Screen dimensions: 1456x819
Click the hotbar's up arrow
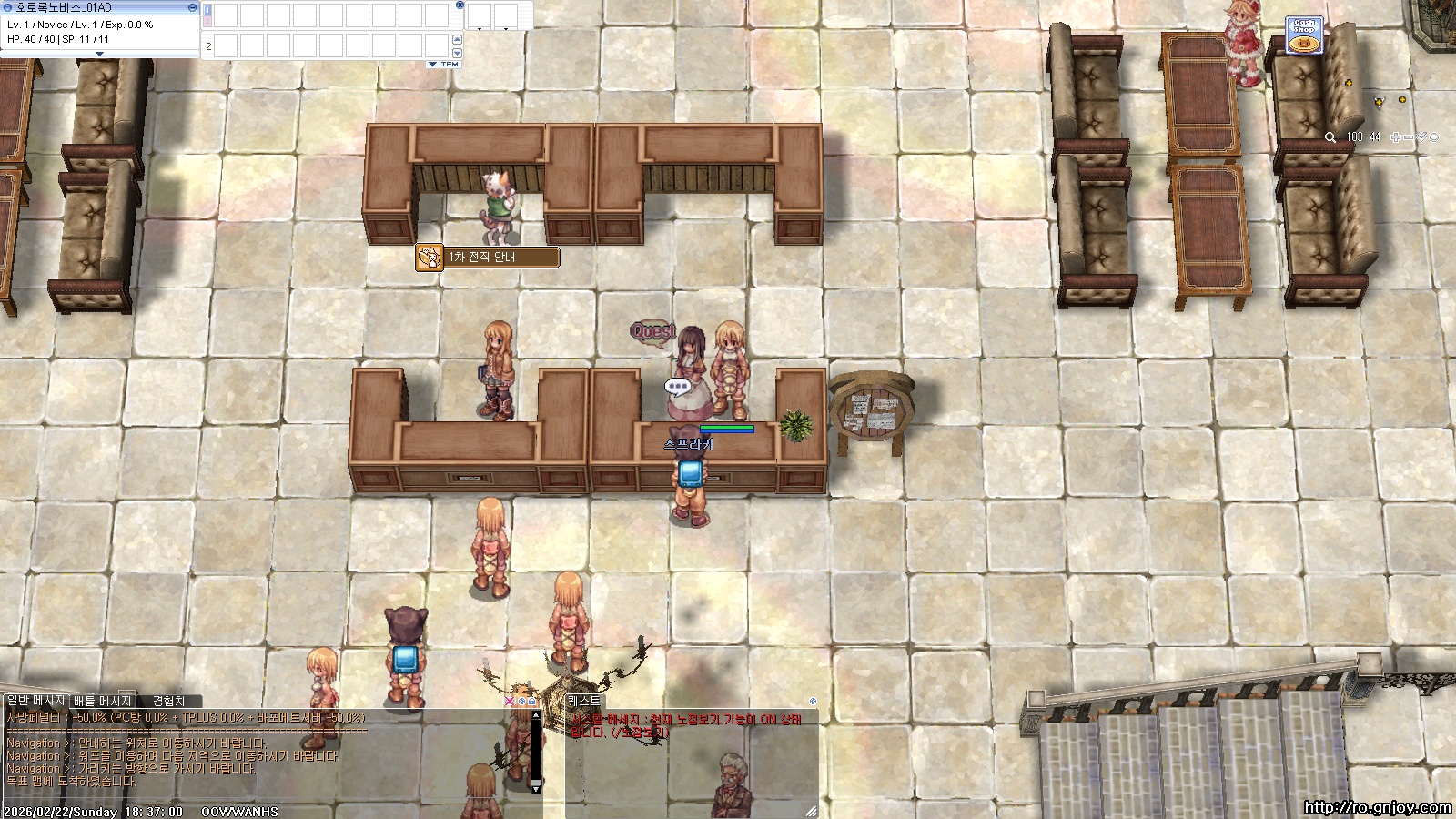tap(457, 39)
